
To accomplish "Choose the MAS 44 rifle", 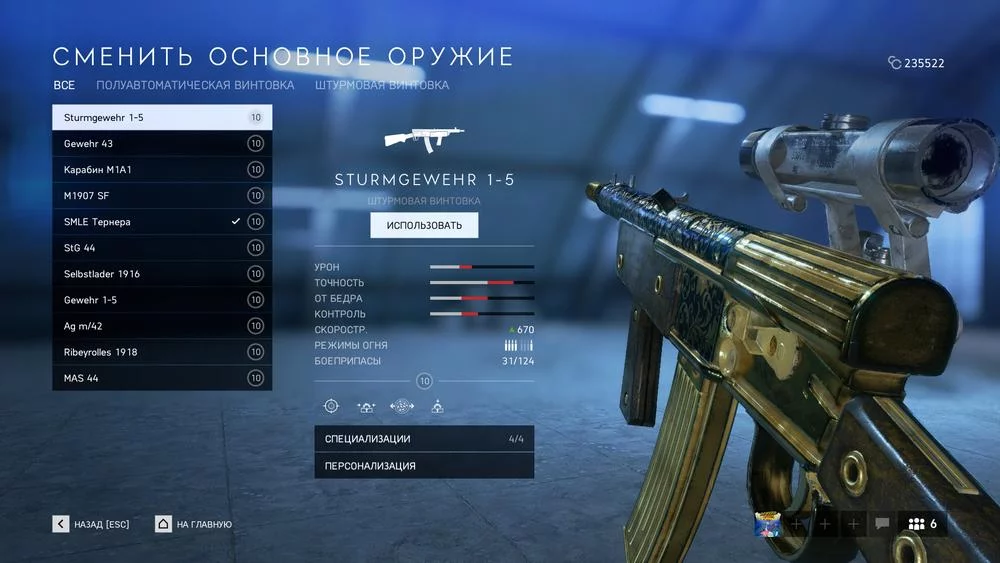I will pyautogui.click(x=160, y=377).
